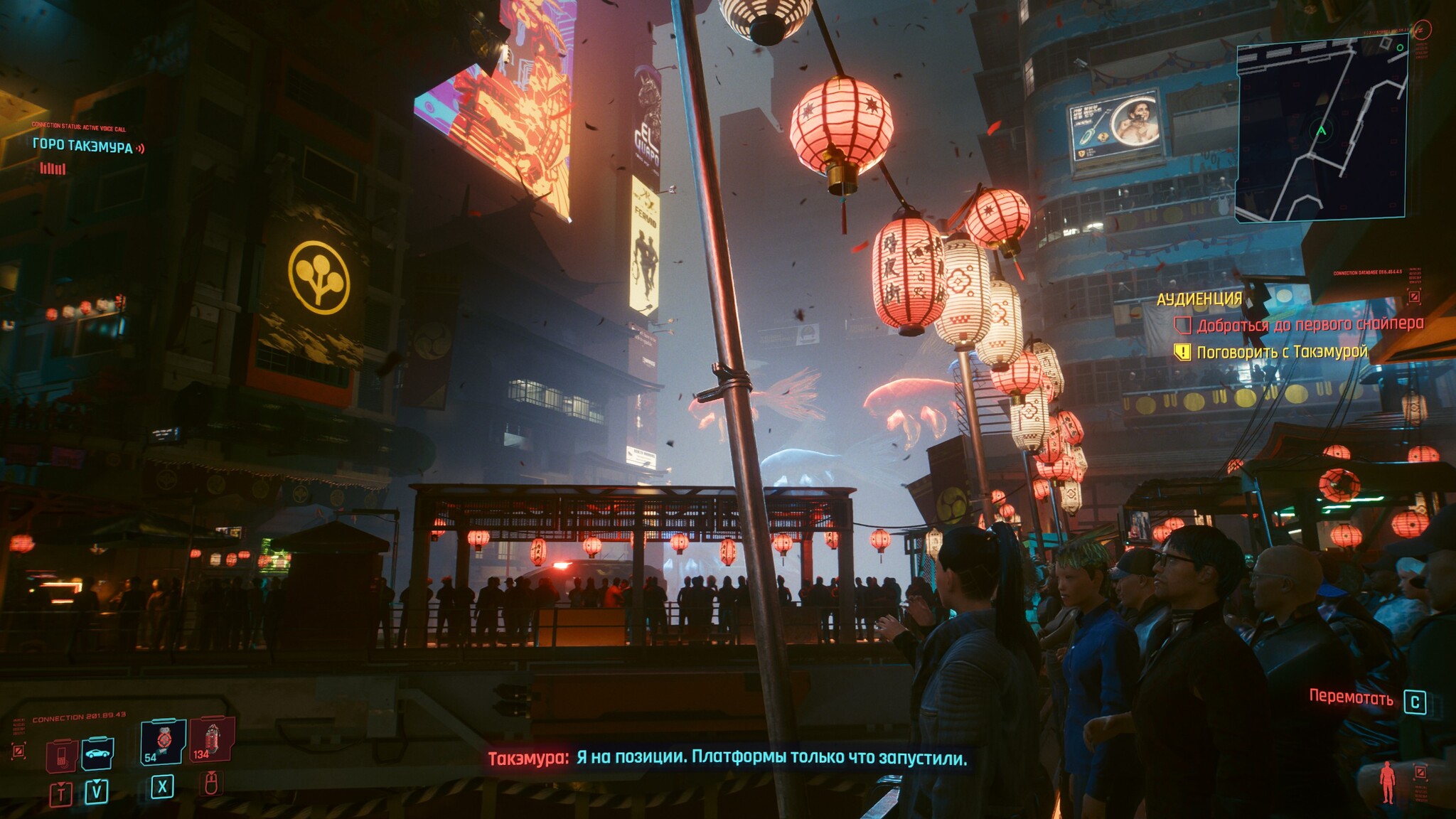Click the active call 'Горо Такэмура' indicator

point(83,147)
